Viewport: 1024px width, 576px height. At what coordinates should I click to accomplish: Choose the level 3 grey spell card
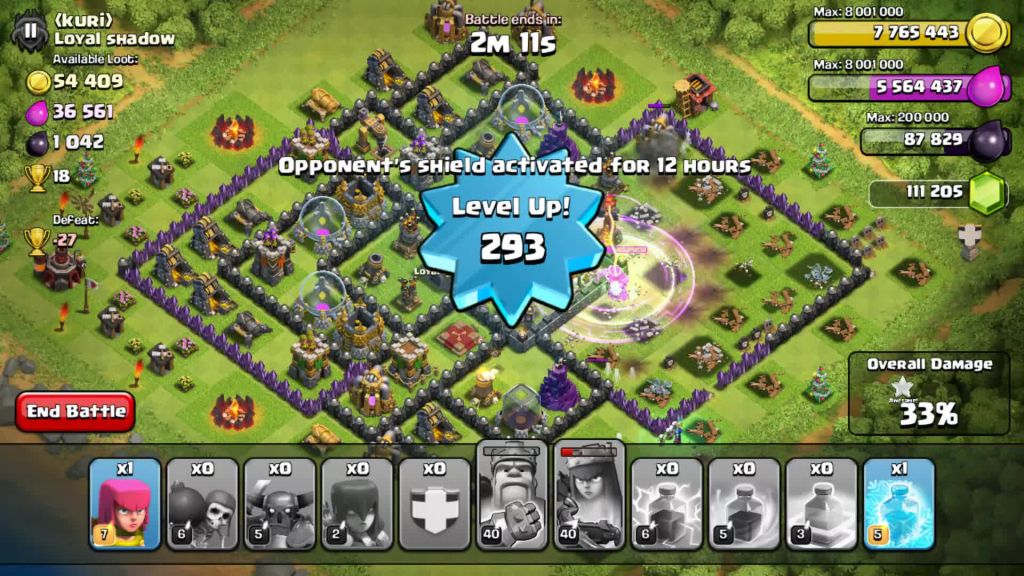click(821, 503)
